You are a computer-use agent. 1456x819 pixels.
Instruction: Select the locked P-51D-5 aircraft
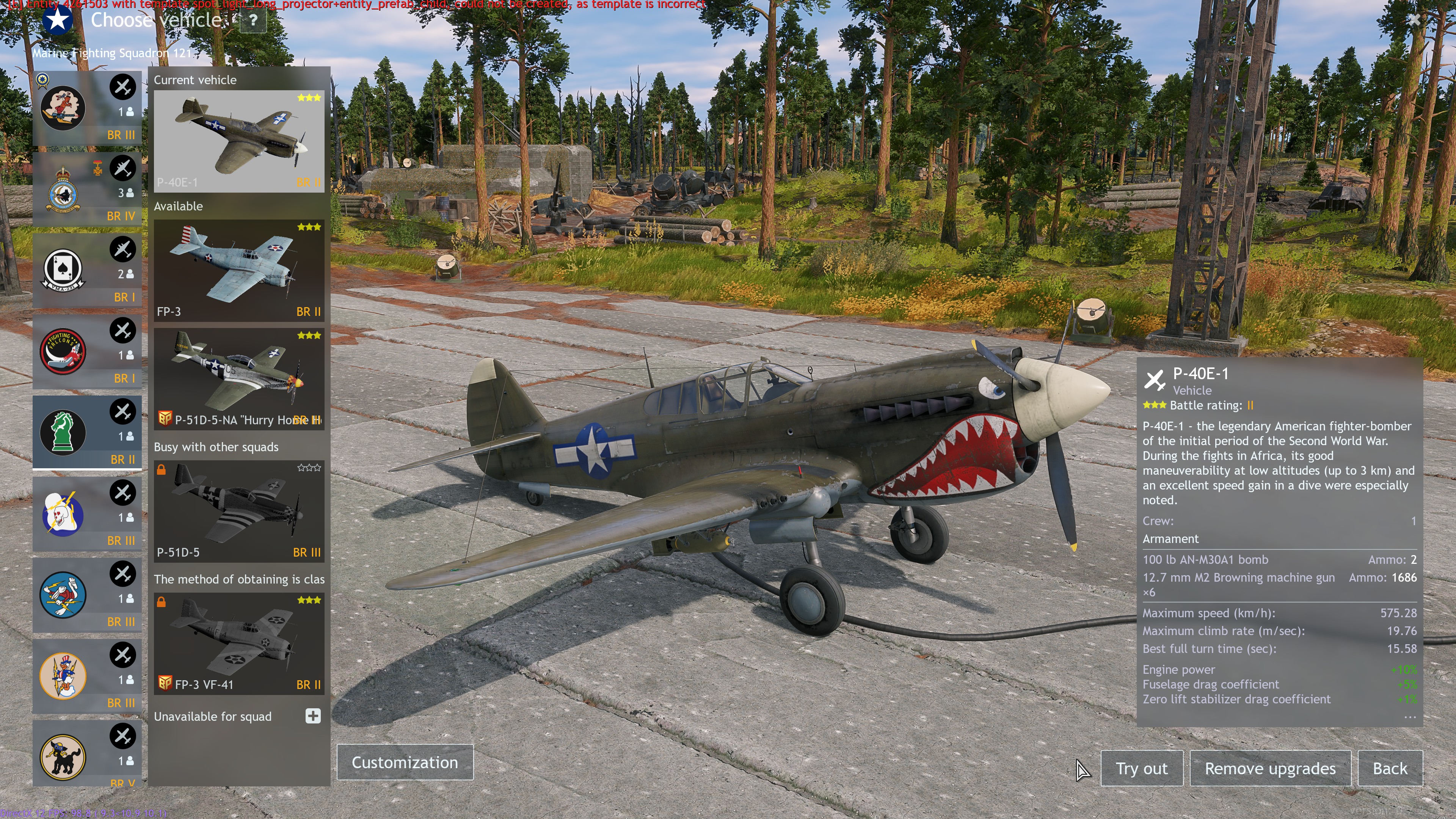coord(238,511)
